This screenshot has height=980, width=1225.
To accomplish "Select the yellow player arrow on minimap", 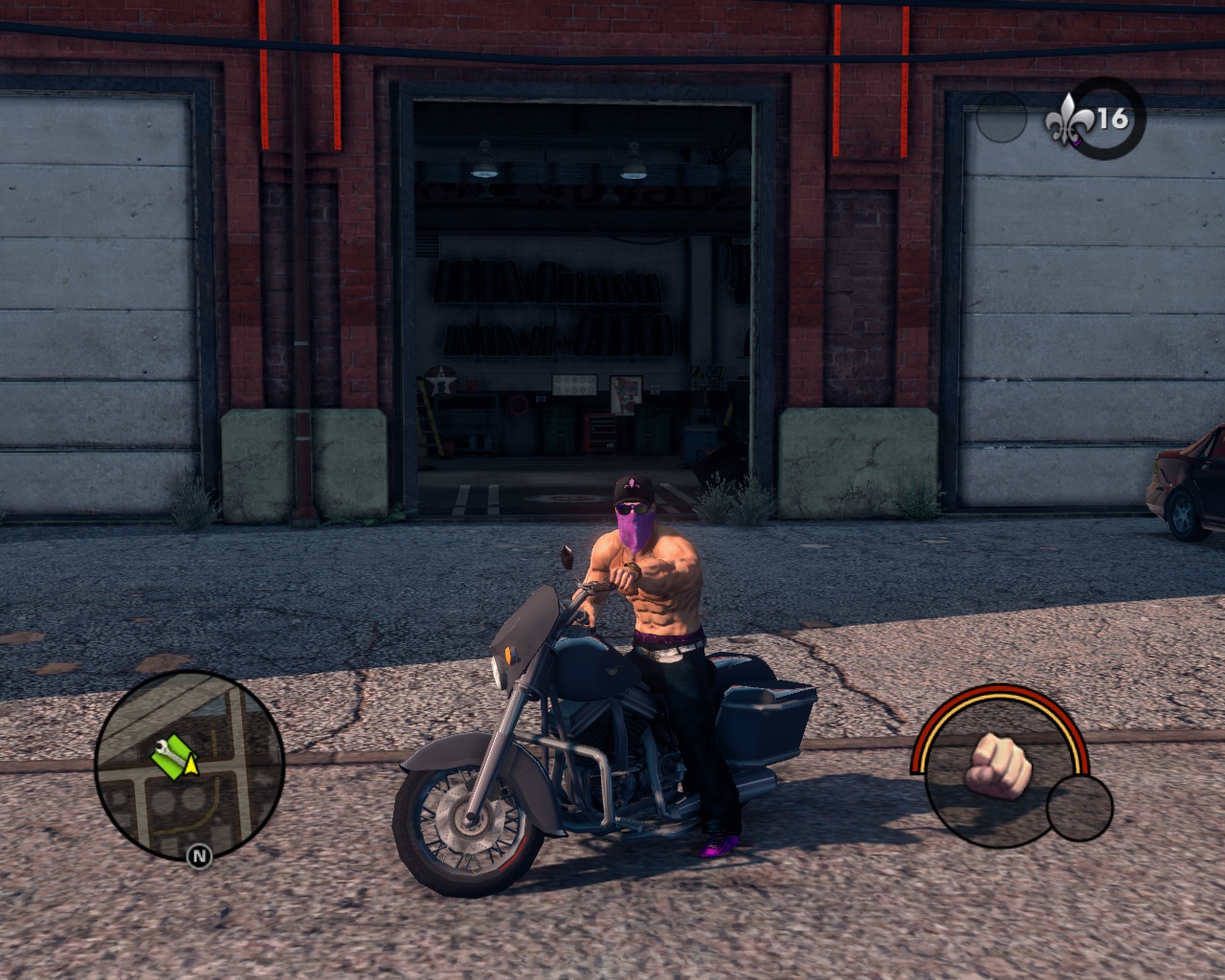I will (191, 764).
